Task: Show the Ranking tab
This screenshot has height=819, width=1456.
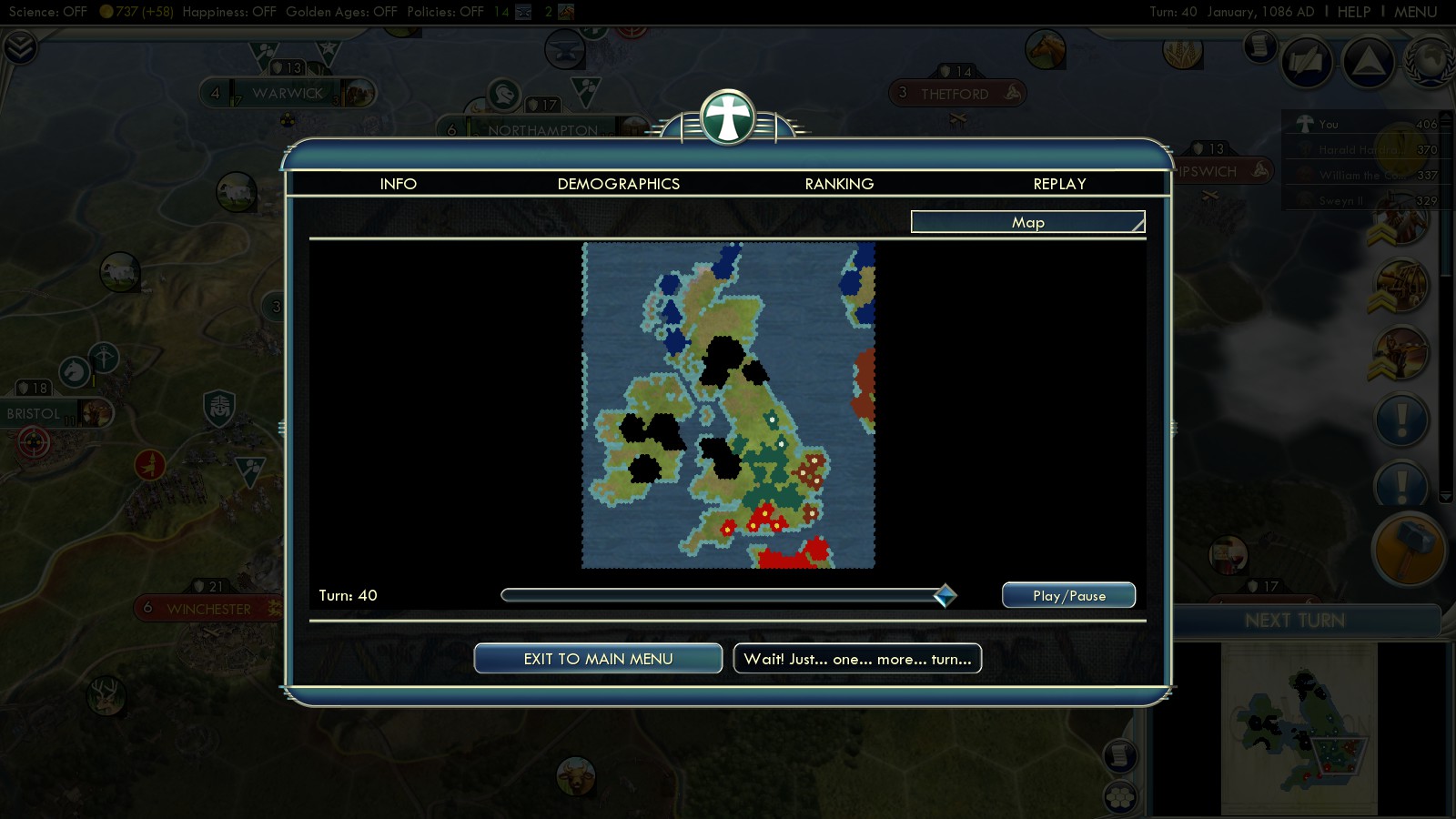Action: tap(839, 184)
